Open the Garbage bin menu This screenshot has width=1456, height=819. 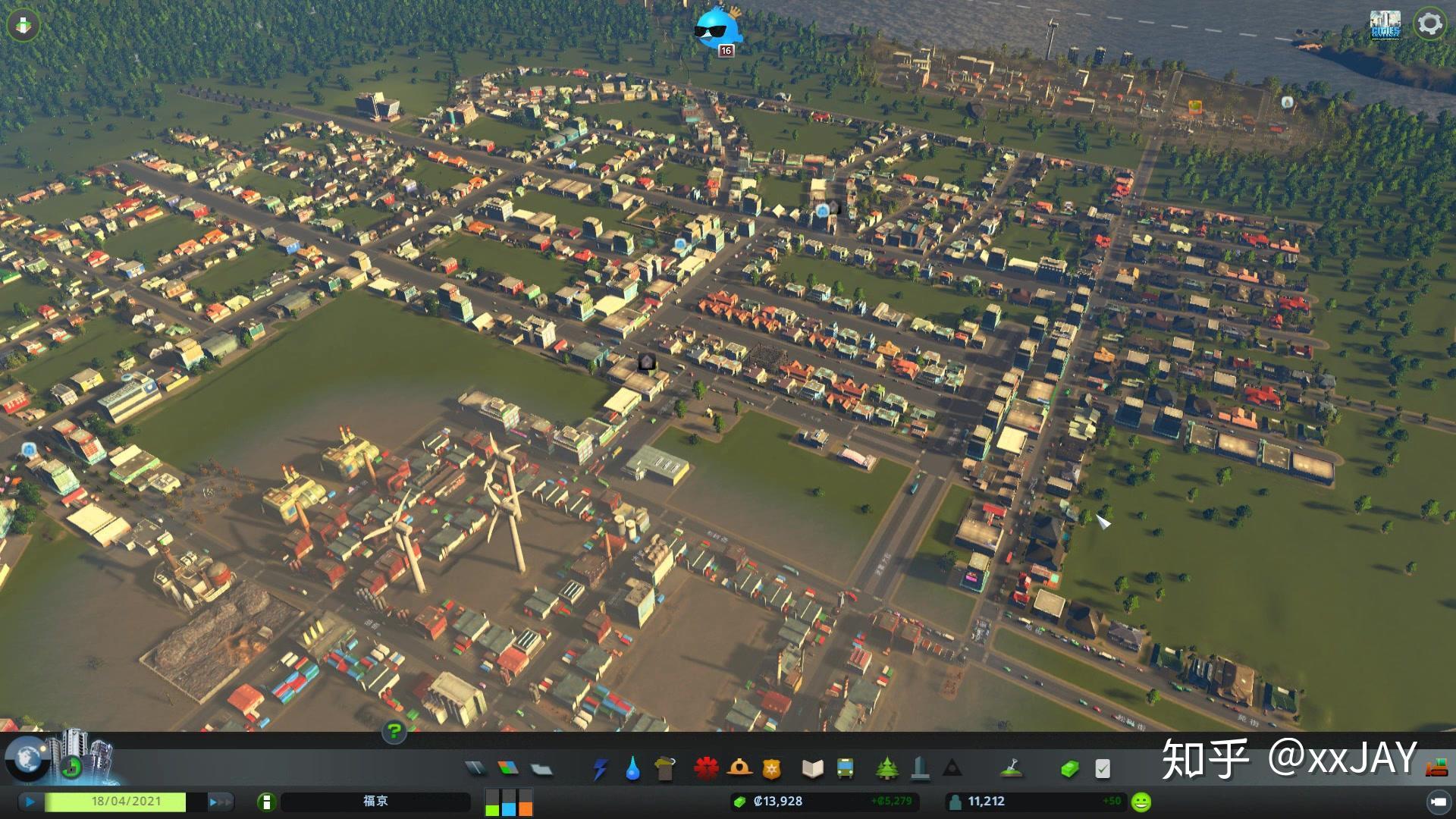(x=665, y=769)
